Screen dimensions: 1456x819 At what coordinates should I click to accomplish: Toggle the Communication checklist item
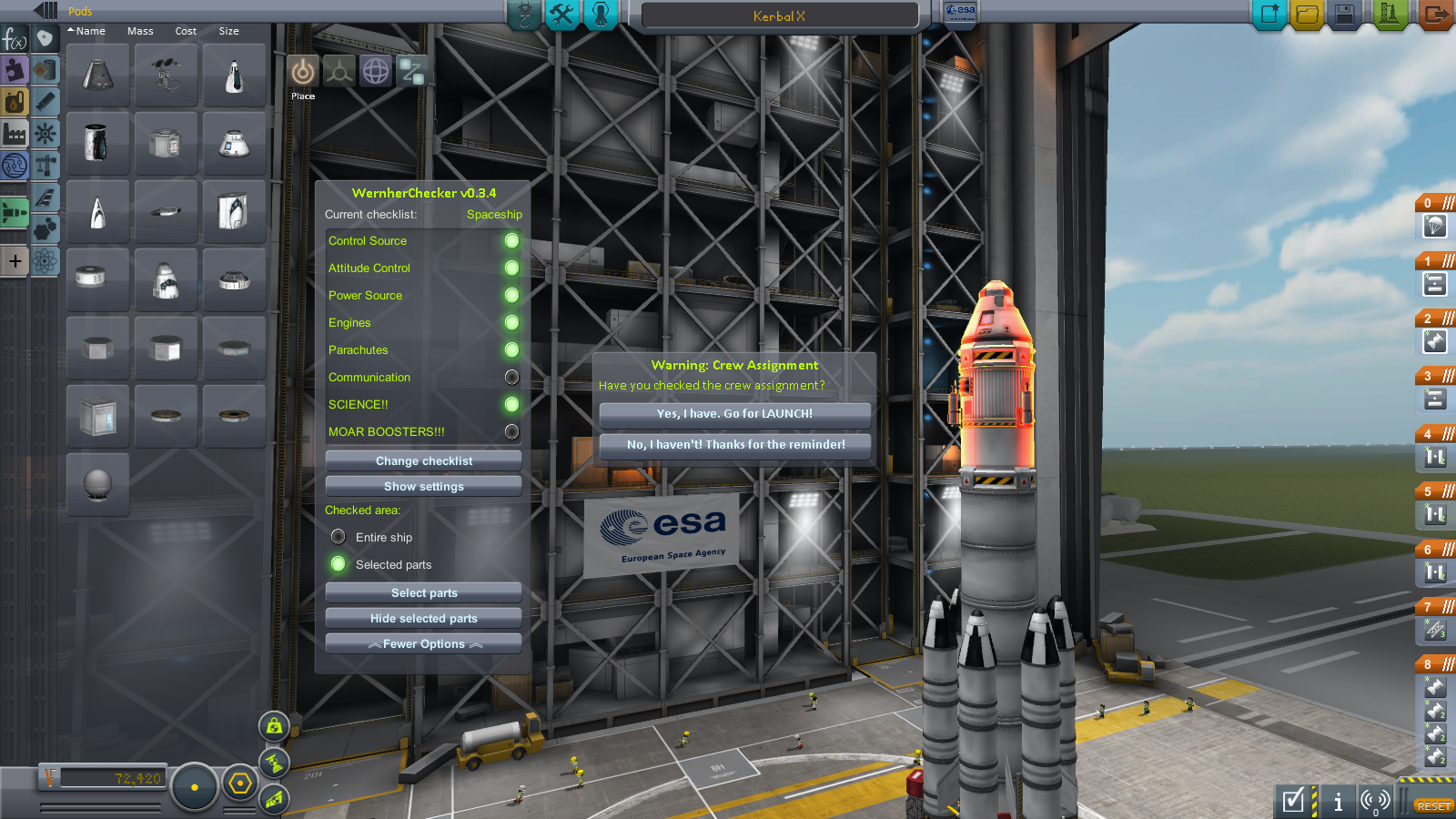coord(511,378)
